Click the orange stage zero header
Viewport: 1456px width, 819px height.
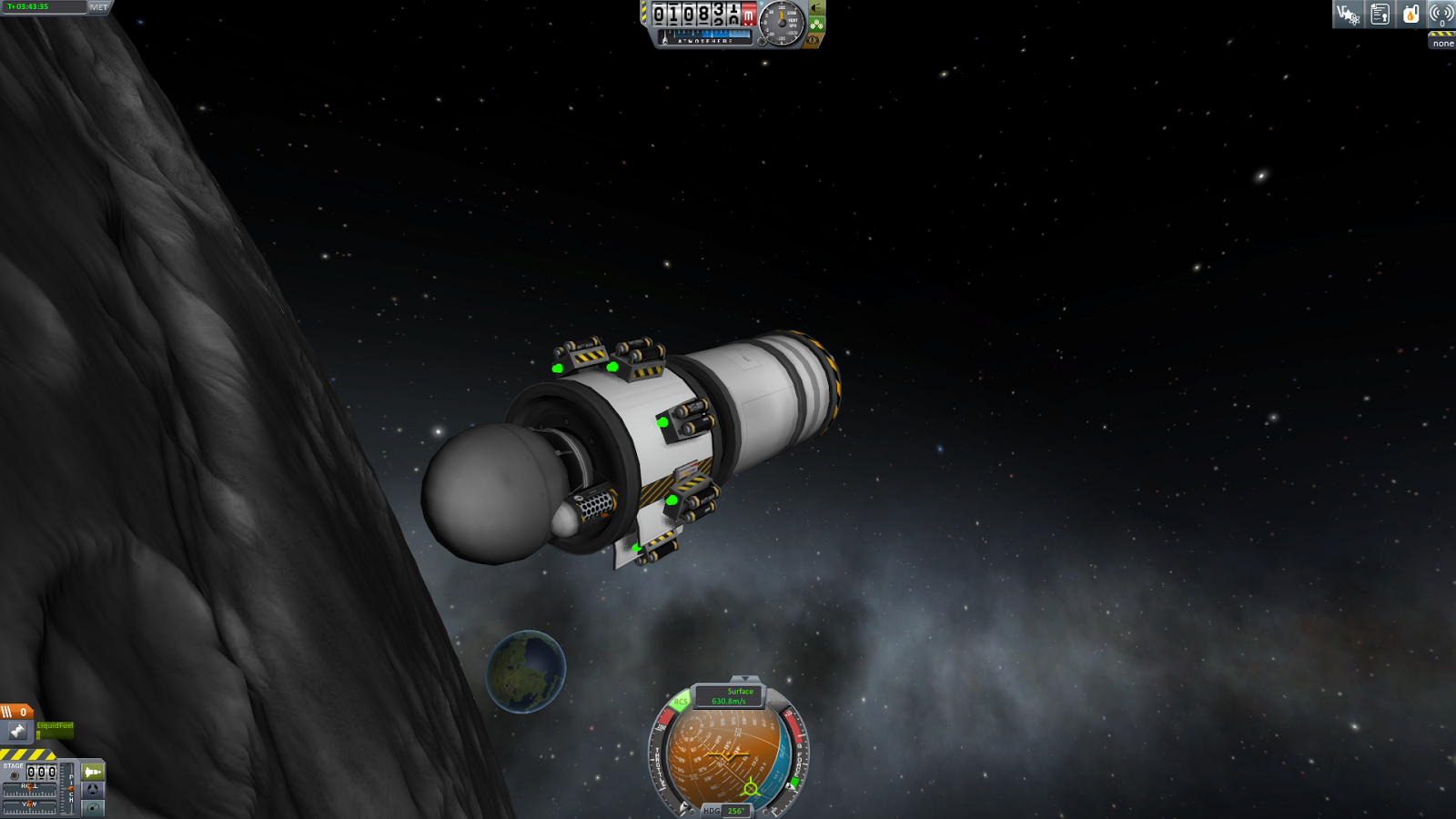click(x=16, y=712)
